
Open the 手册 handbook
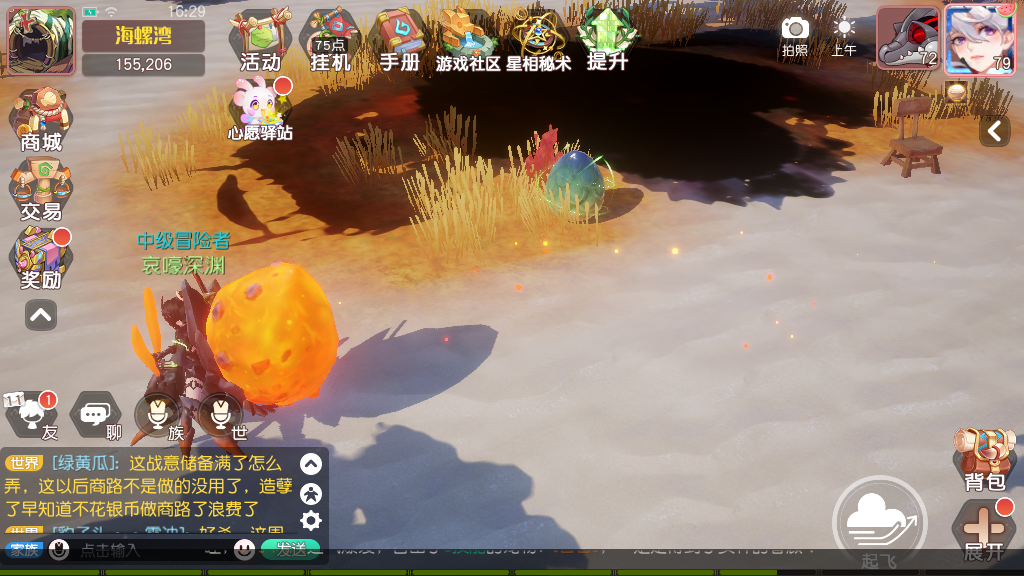pos(399,40)
